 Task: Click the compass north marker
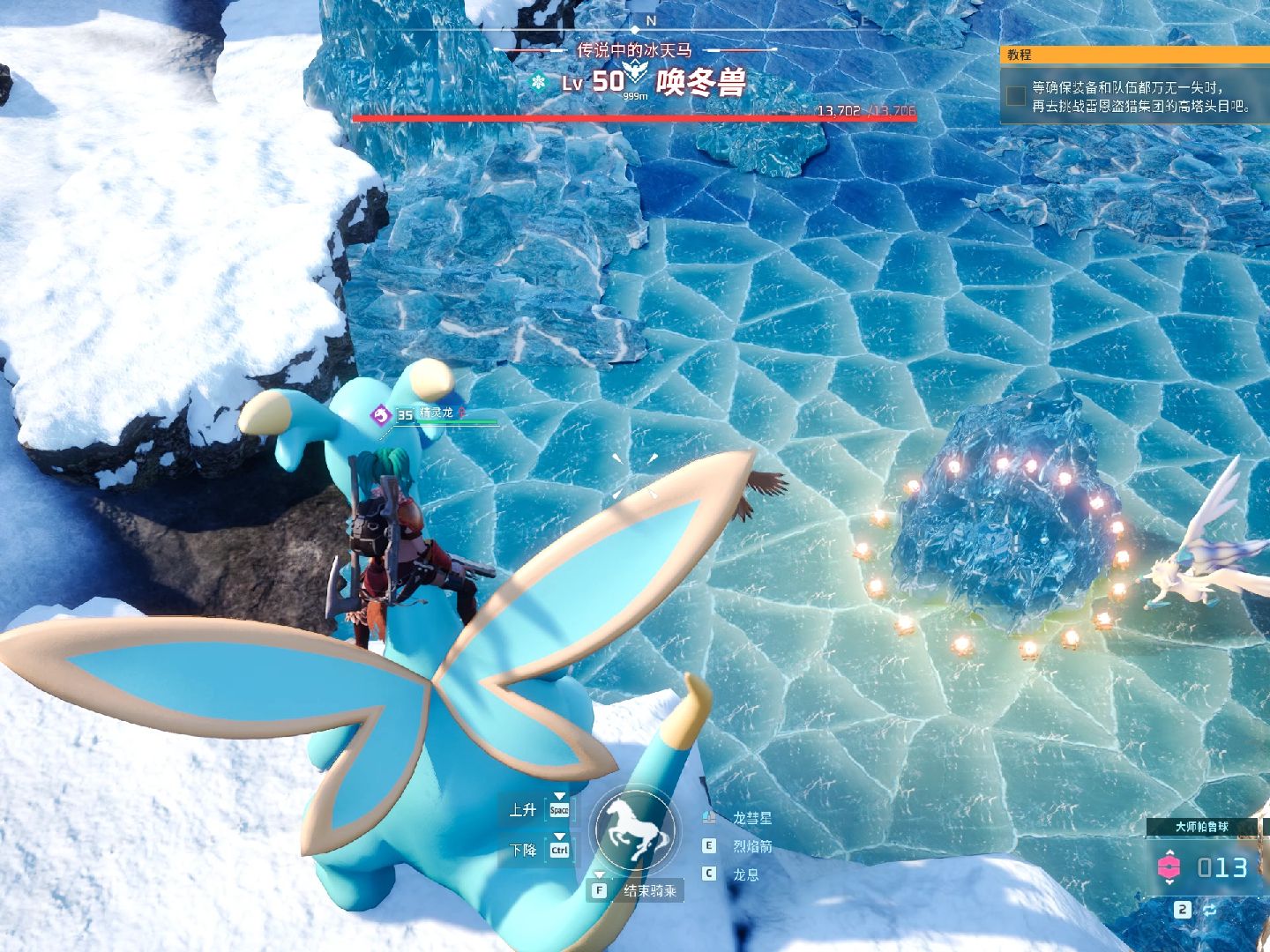pyautogui.click(x=651, y=20)
